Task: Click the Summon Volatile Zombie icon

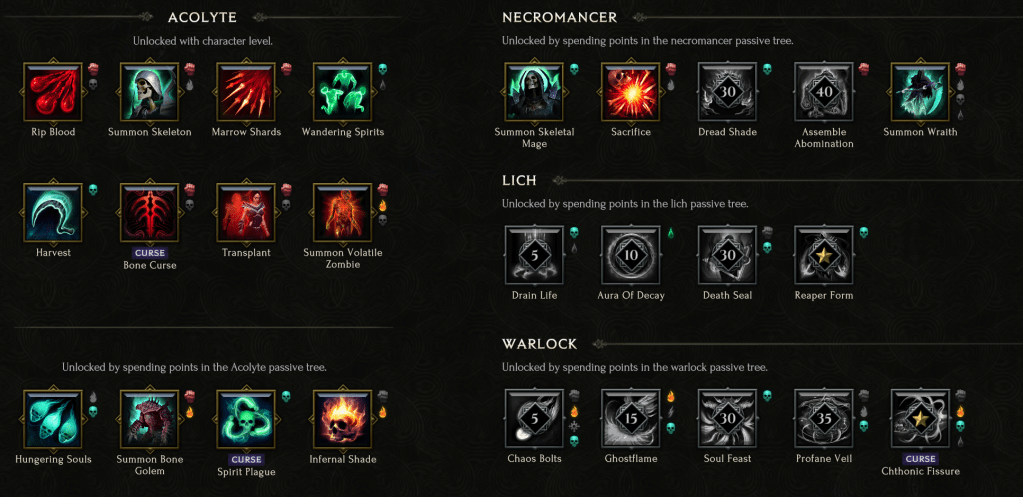Action: tap(343, 213)
